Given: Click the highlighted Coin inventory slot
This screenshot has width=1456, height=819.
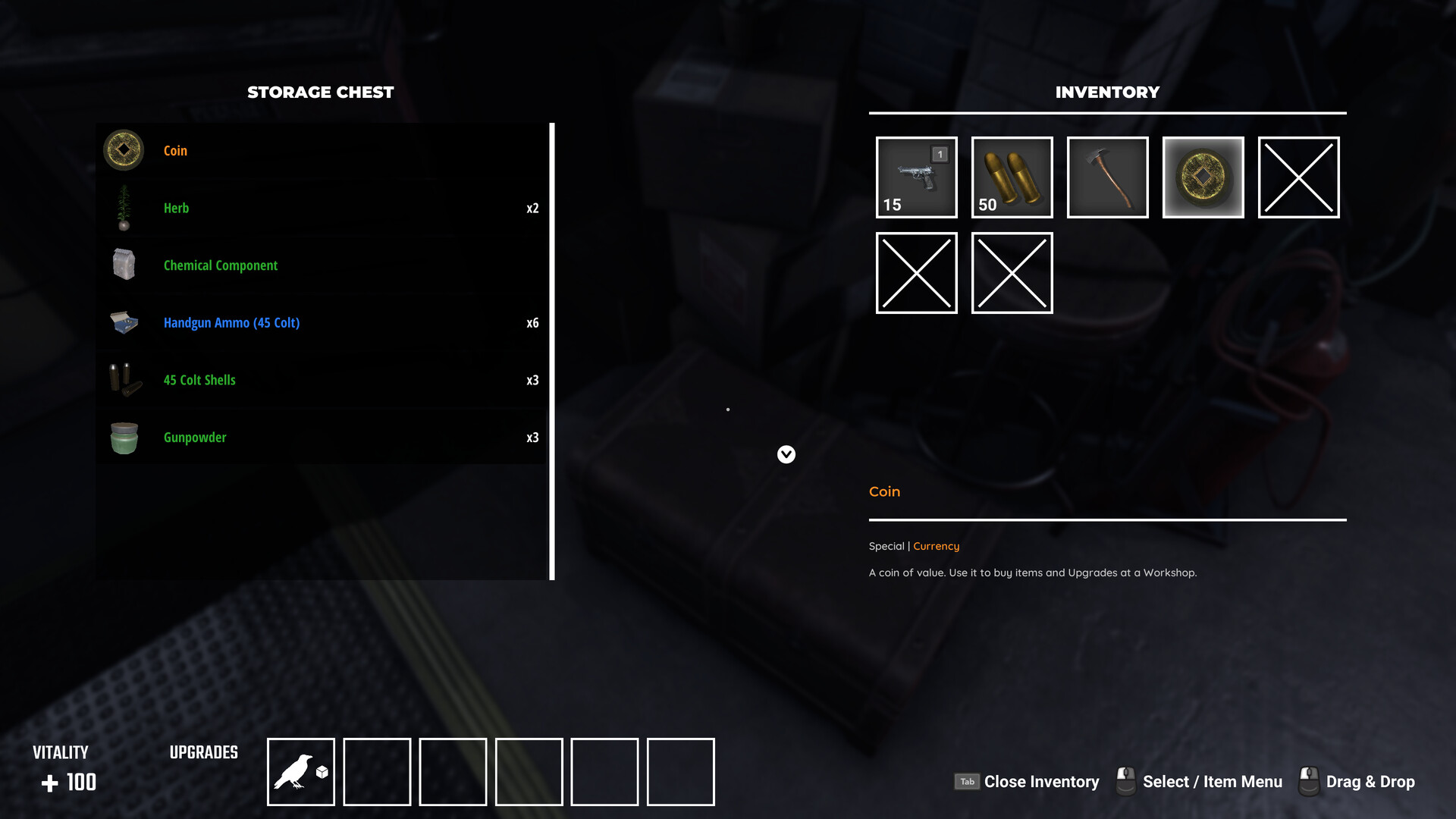Looking at the screenshot, I should 1203,177.
